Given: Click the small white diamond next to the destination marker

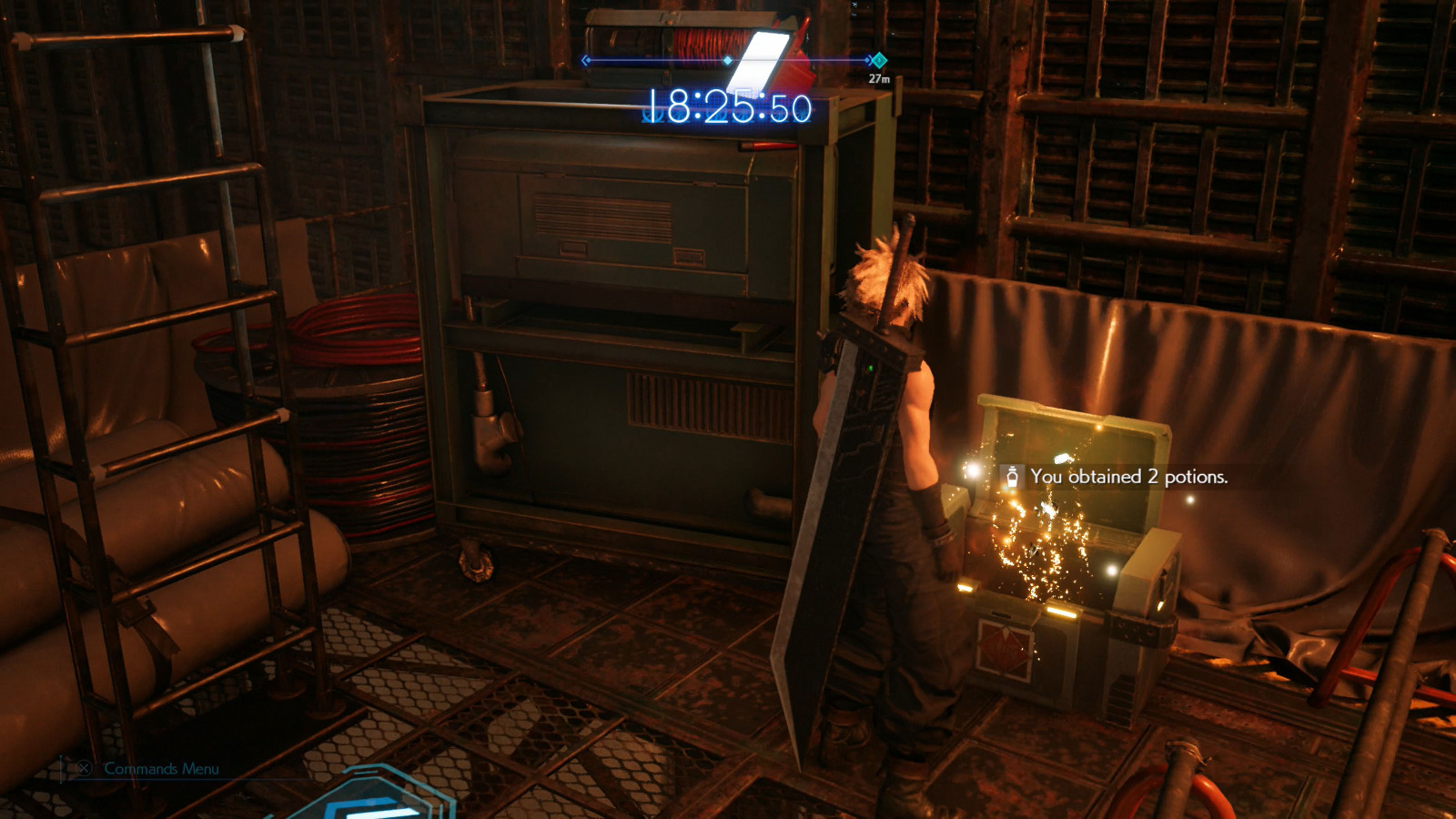Looking at the screenshot, I should pos(867,60).
